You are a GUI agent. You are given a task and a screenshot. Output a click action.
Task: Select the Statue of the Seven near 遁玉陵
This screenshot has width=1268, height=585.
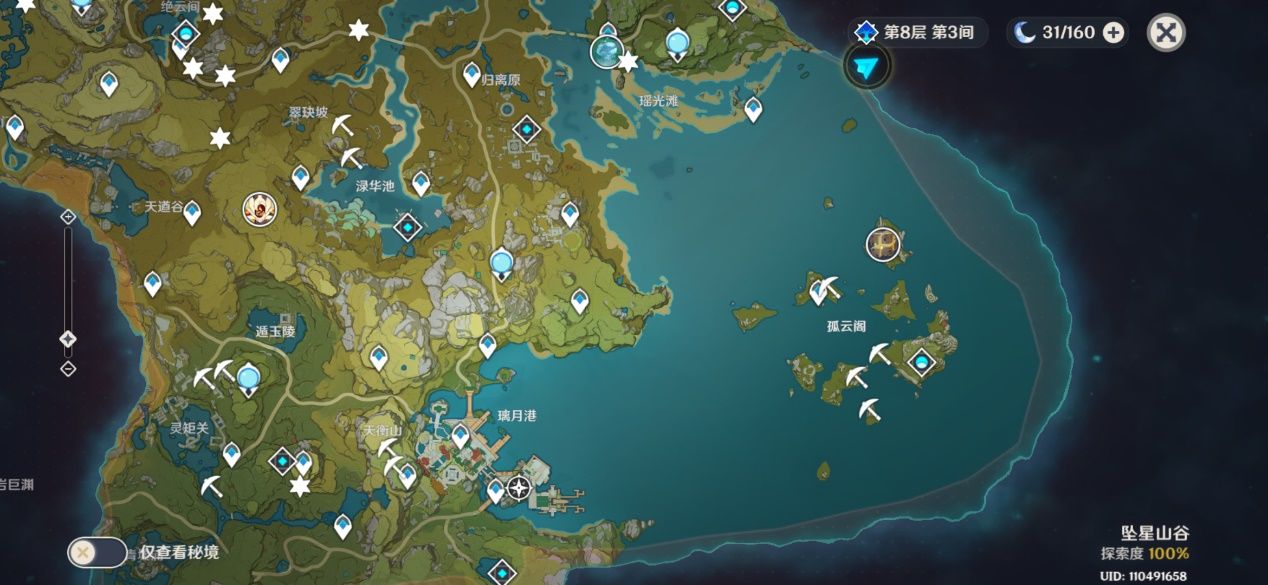point(248,378)
